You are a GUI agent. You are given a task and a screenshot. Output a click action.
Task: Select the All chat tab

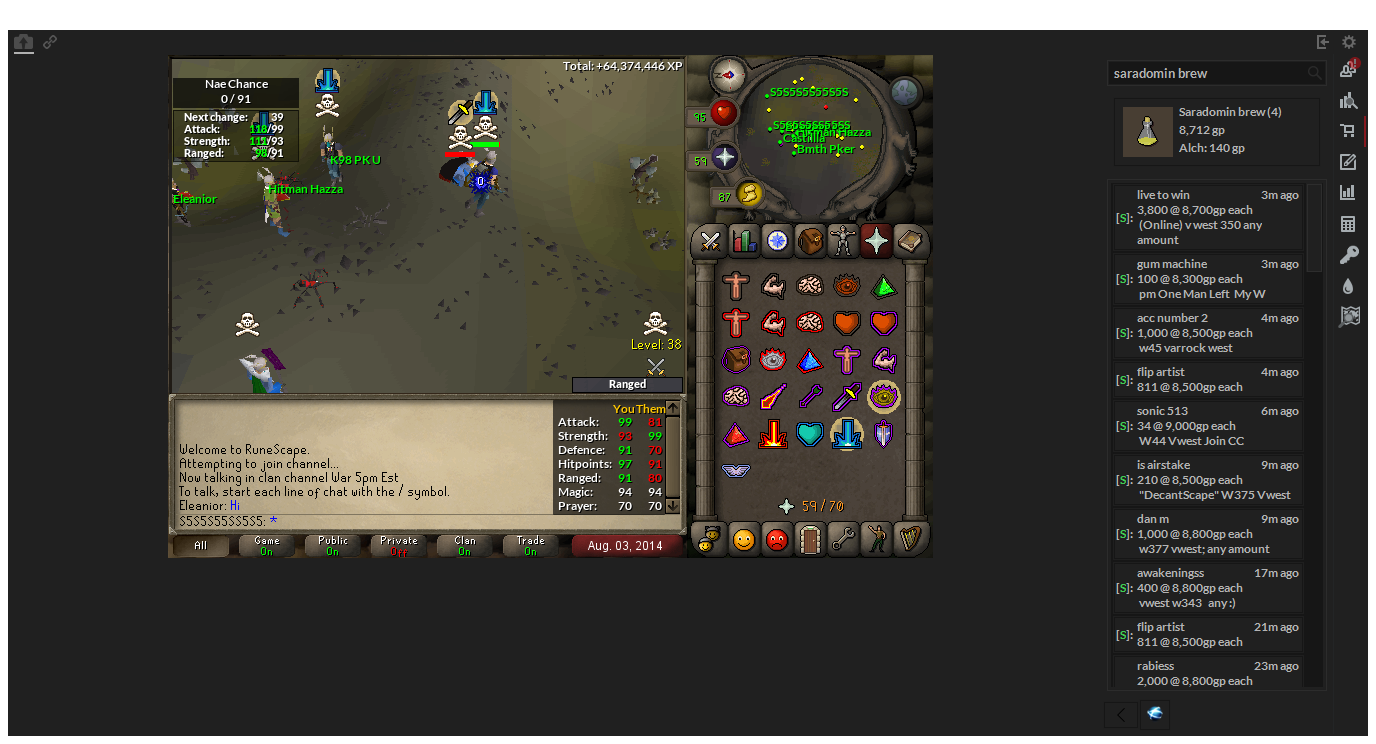(200, 545)
